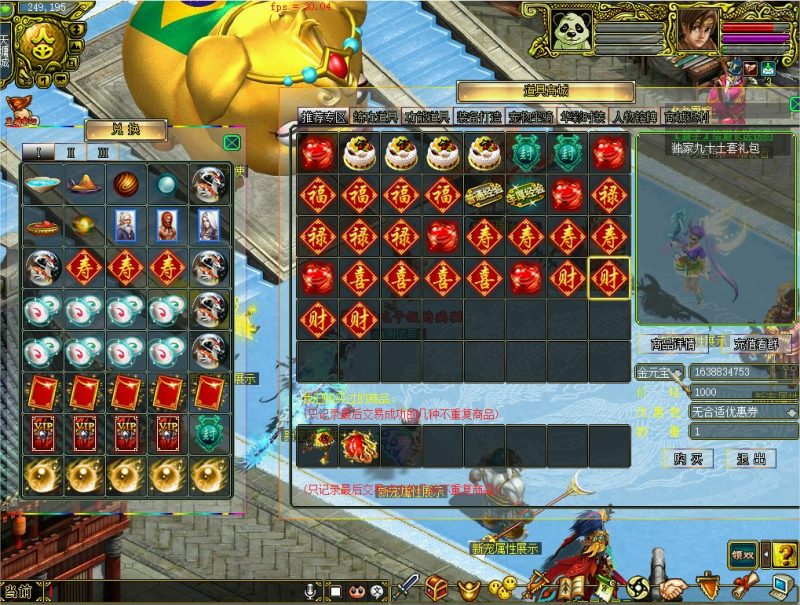Viewport: 800px width, 605px height.
Task: Select the 装备打造 shop category
Action: tap(479, 116)
